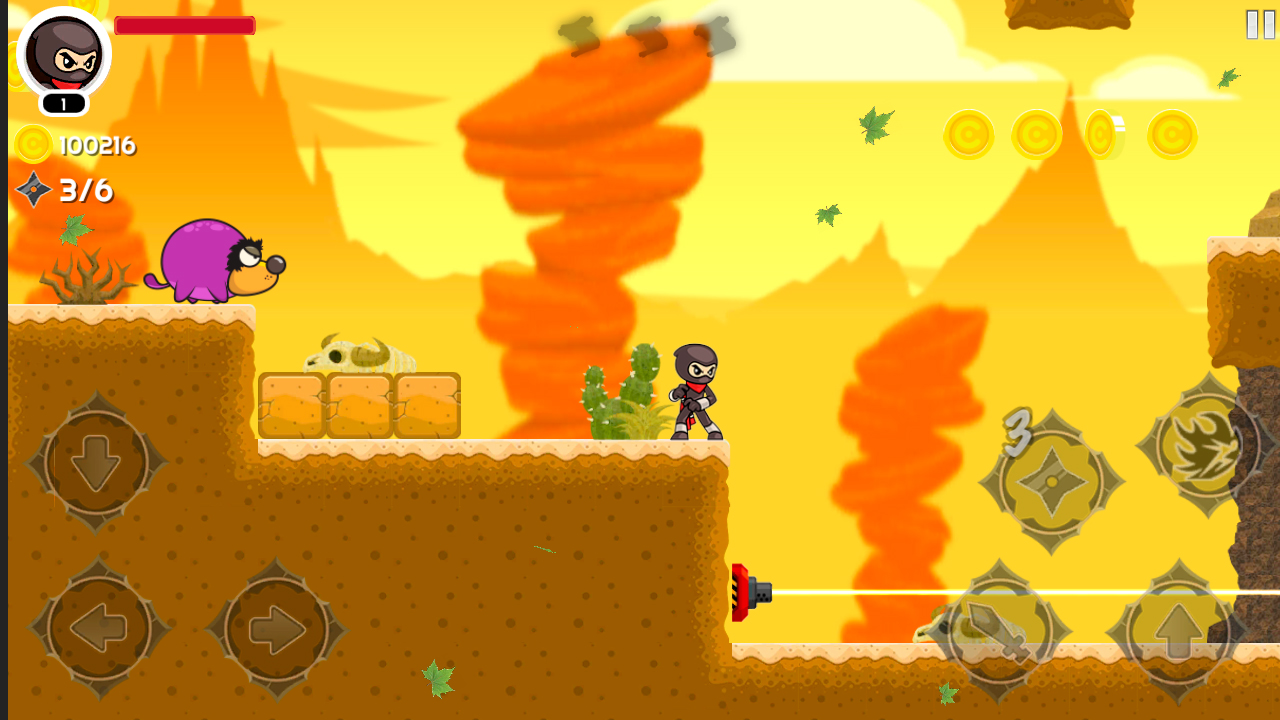
Task: Move right with the right arrow control
Action: (277, 625)
